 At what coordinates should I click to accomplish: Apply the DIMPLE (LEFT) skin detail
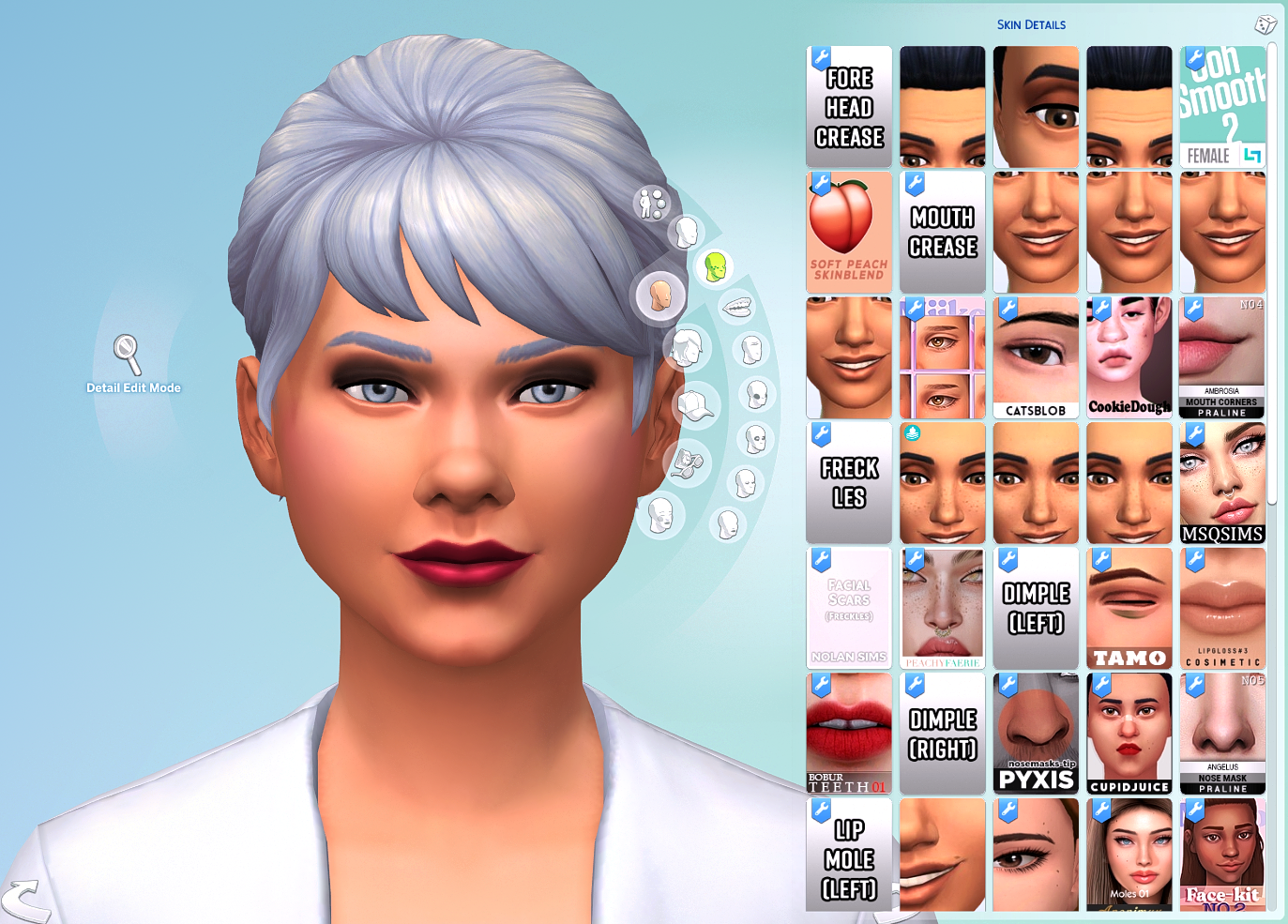(x=1036, y=607)
